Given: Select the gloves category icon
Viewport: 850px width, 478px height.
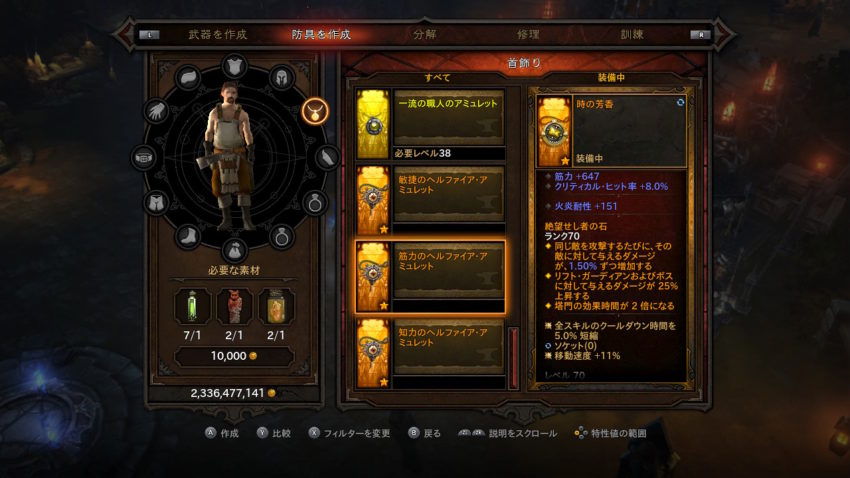Looking at the screenshot, I should click(155, 112).
